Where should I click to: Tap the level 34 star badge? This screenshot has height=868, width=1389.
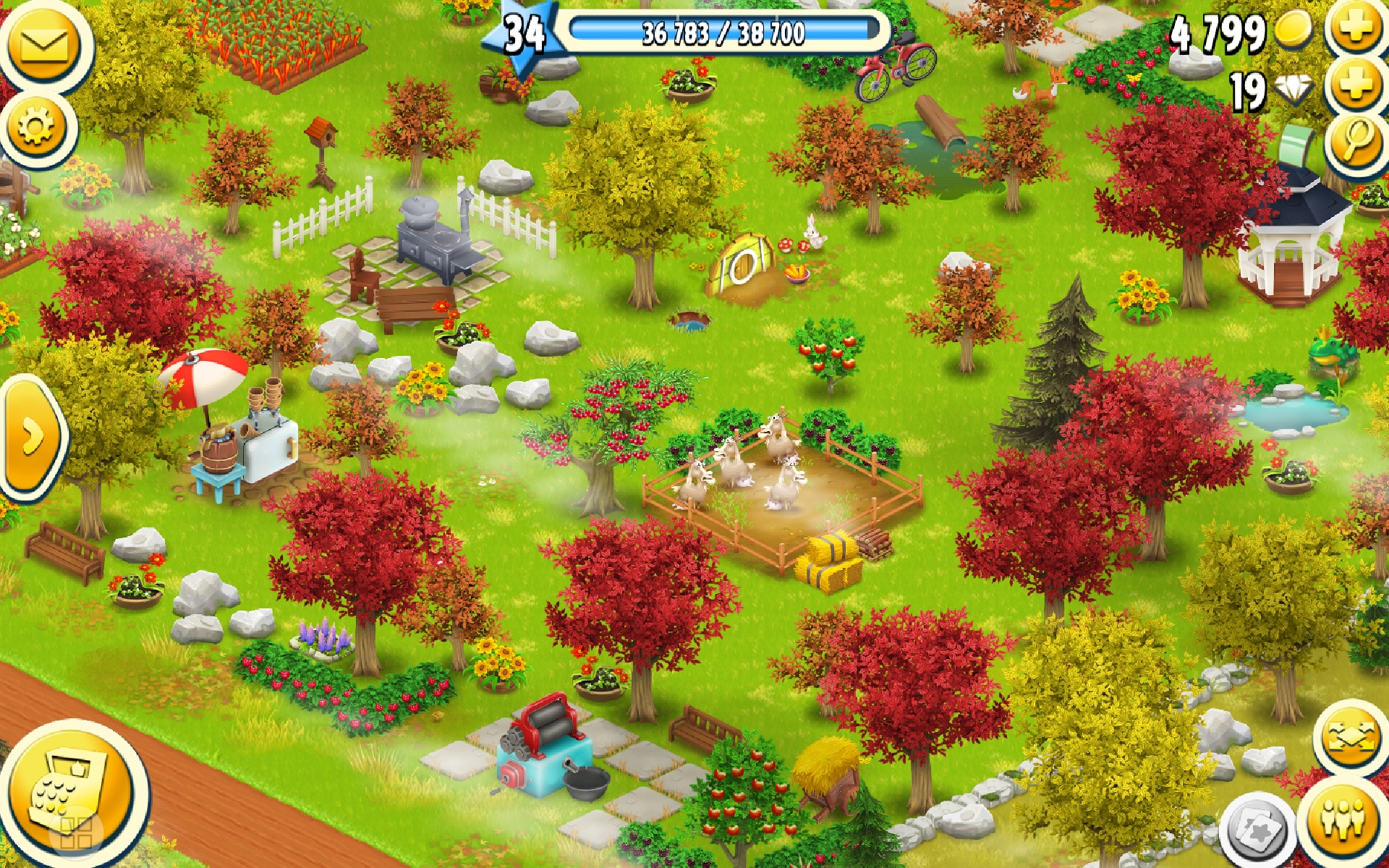pyautogui.click(x=524, y=35)
